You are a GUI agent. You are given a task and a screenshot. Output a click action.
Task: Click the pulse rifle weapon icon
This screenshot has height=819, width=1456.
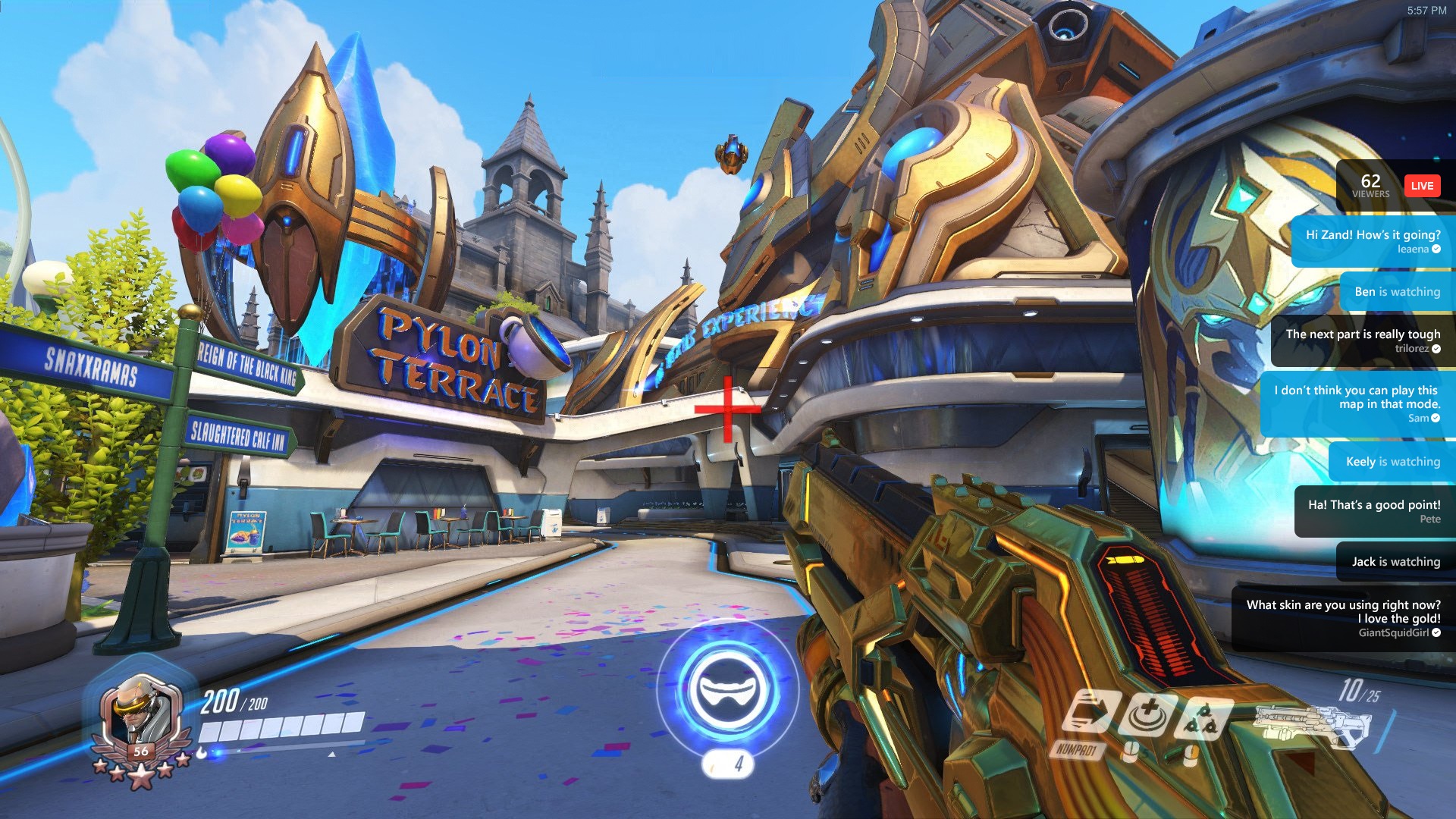pos(1312,726)
